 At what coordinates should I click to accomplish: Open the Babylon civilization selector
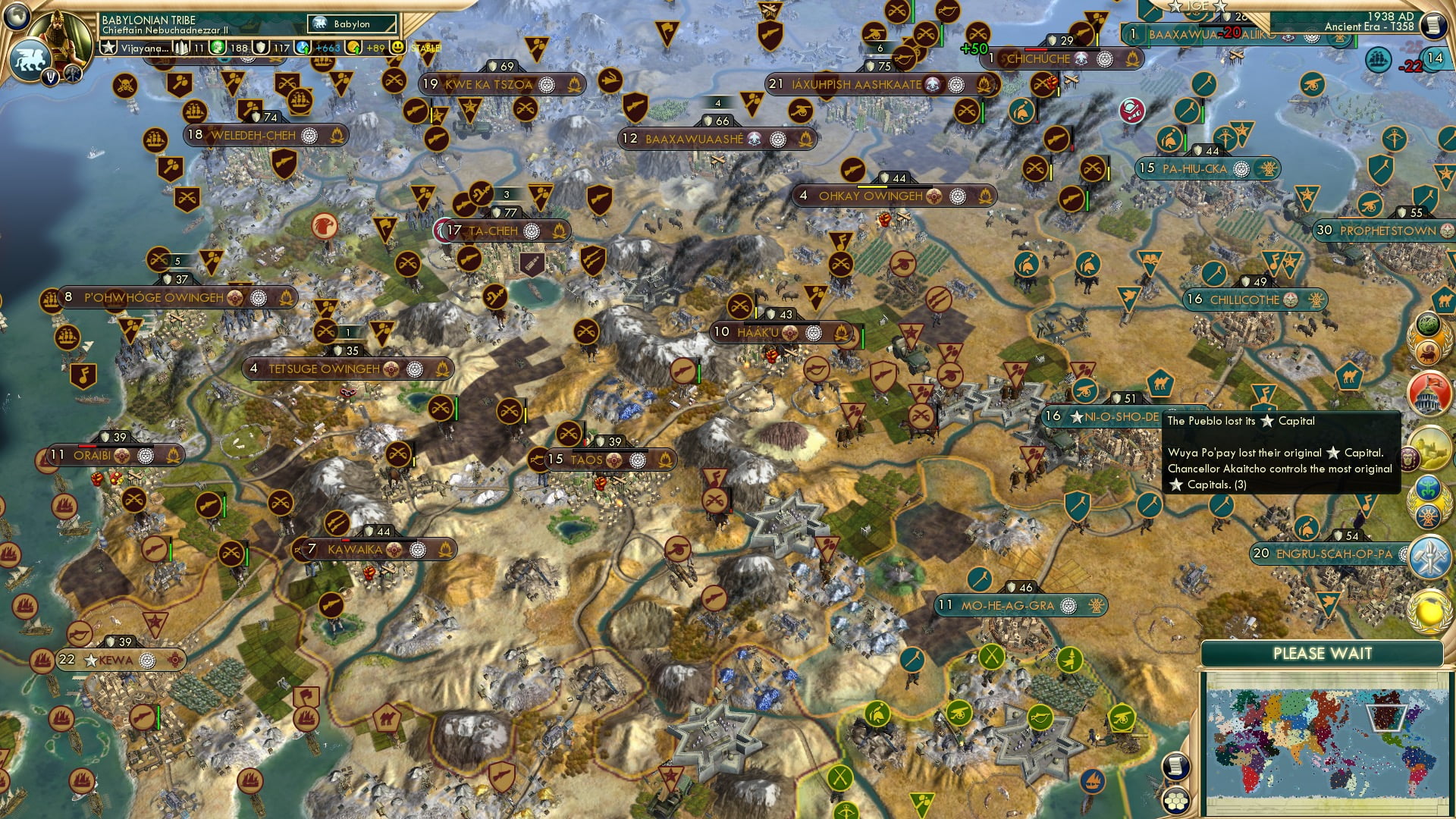350,24
